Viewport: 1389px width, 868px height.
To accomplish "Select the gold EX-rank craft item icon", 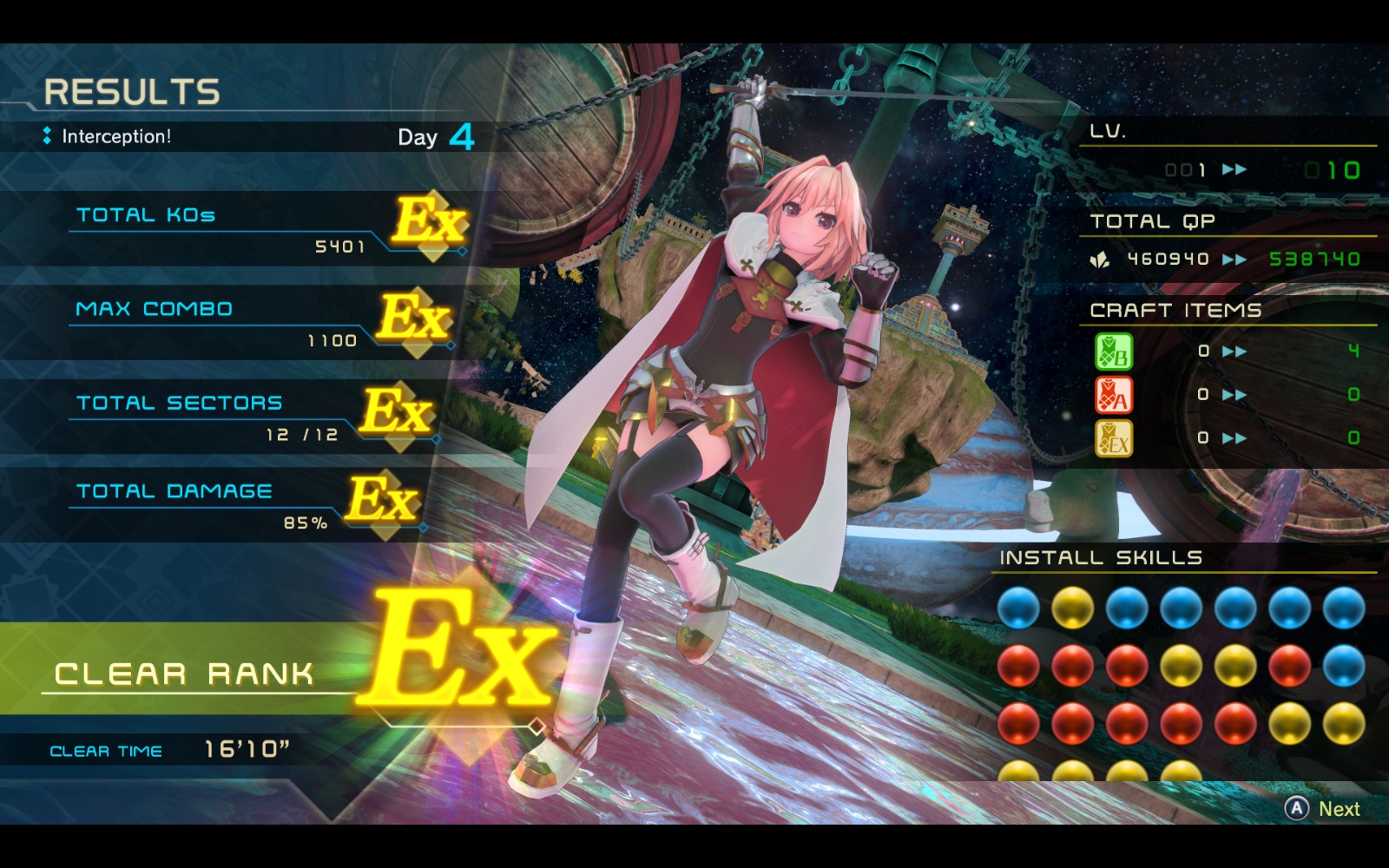I will pos(1113,438).
